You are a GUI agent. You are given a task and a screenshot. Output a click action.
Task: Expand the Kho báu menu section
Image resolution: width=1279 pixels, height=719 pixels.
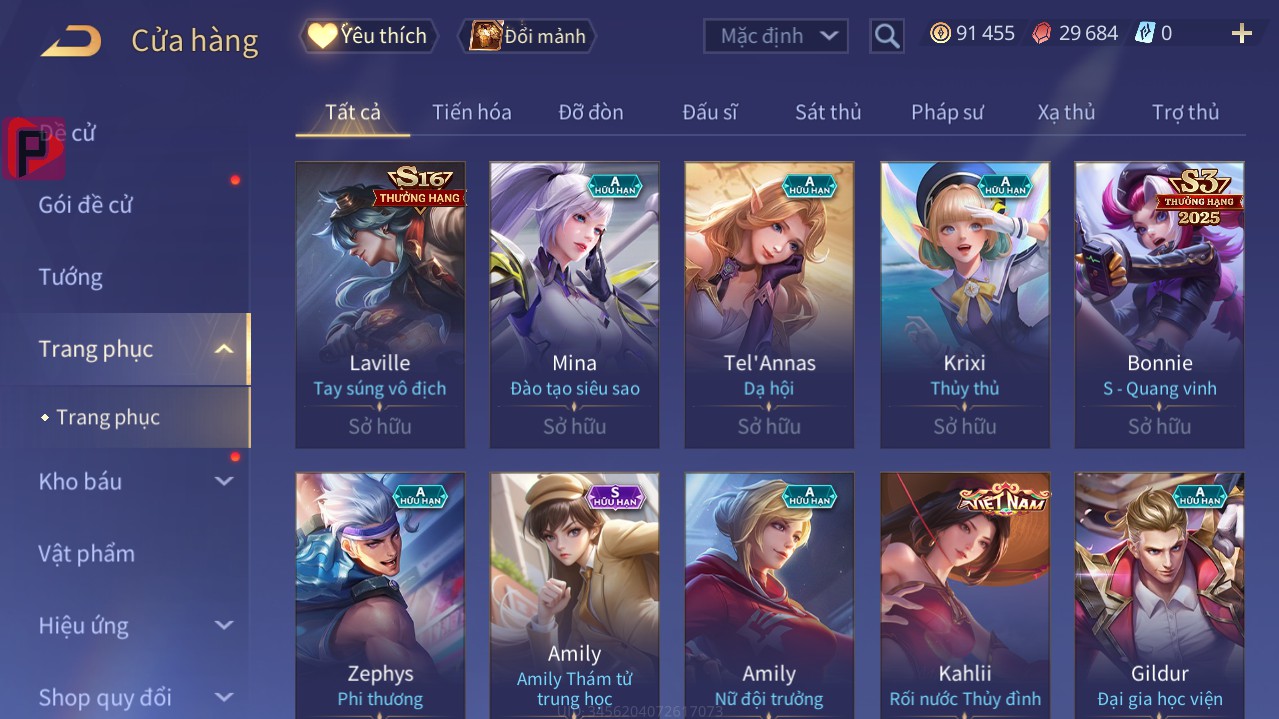pos(135,481)
